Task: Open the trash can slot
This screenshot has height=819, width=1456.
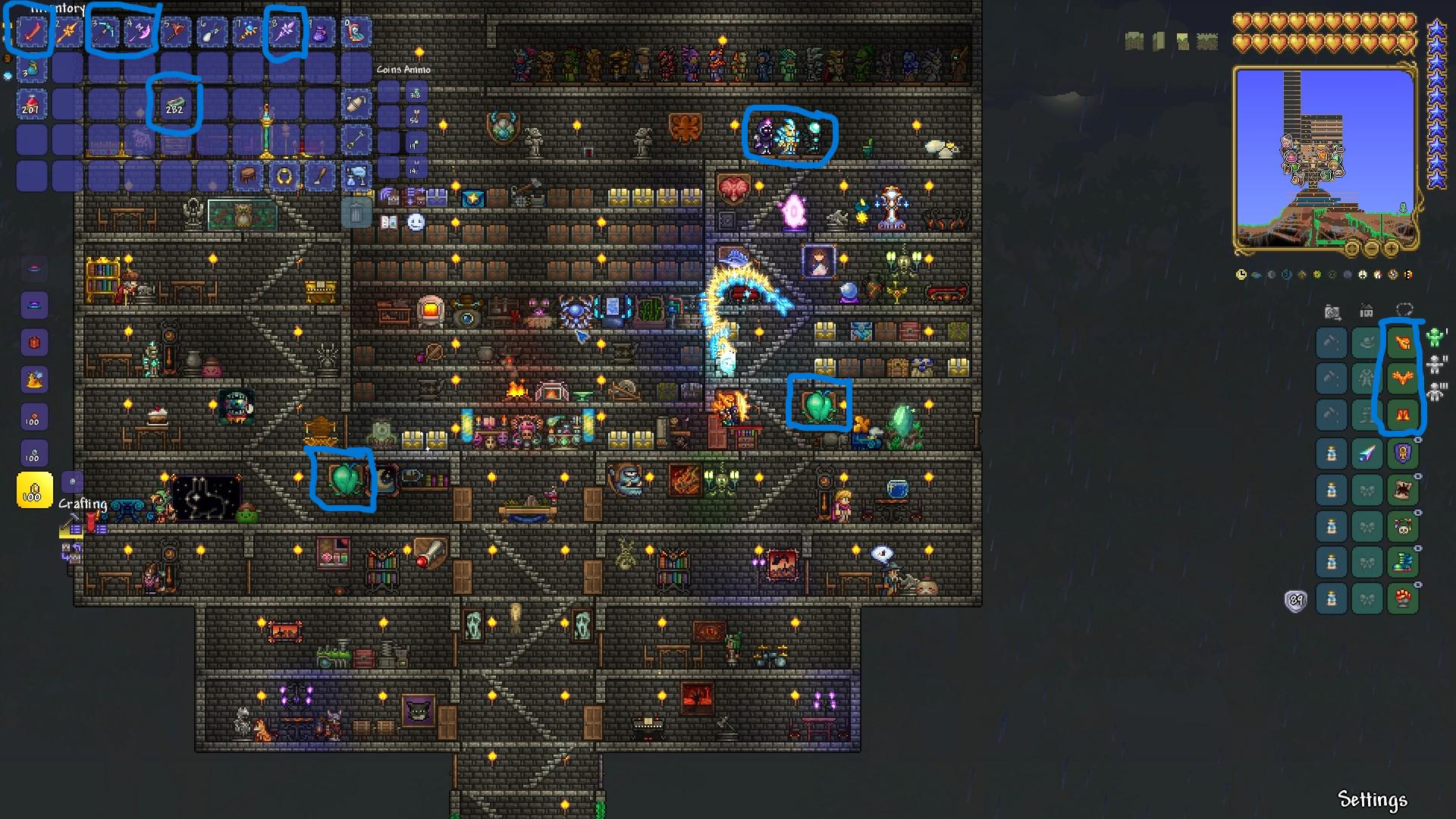Action: click(x=356, y=213)
